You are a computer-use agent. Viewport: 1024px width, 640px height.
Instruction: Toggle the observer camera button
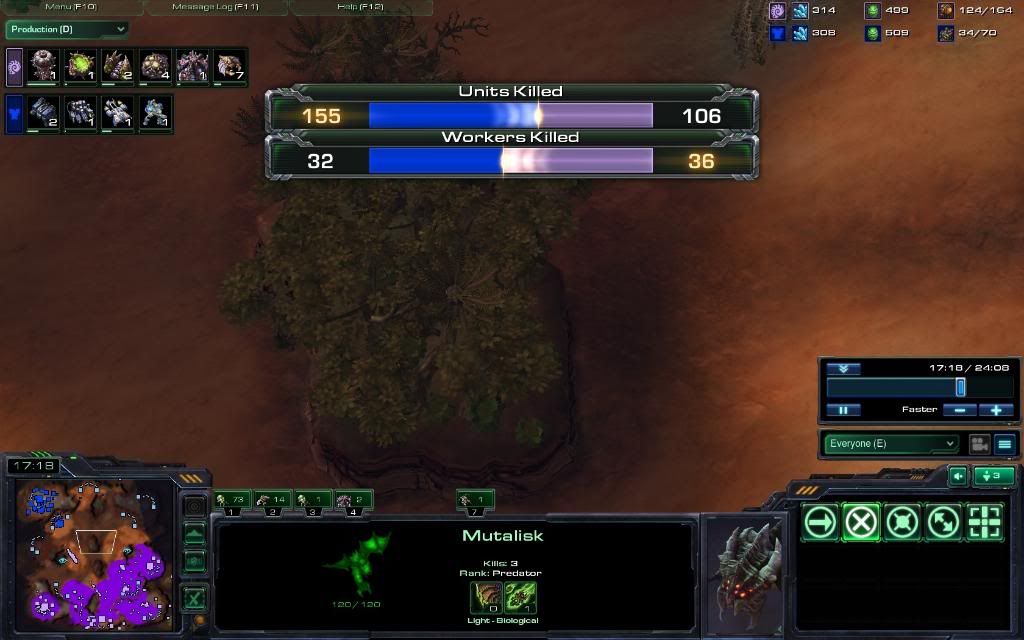coord(979,444)
